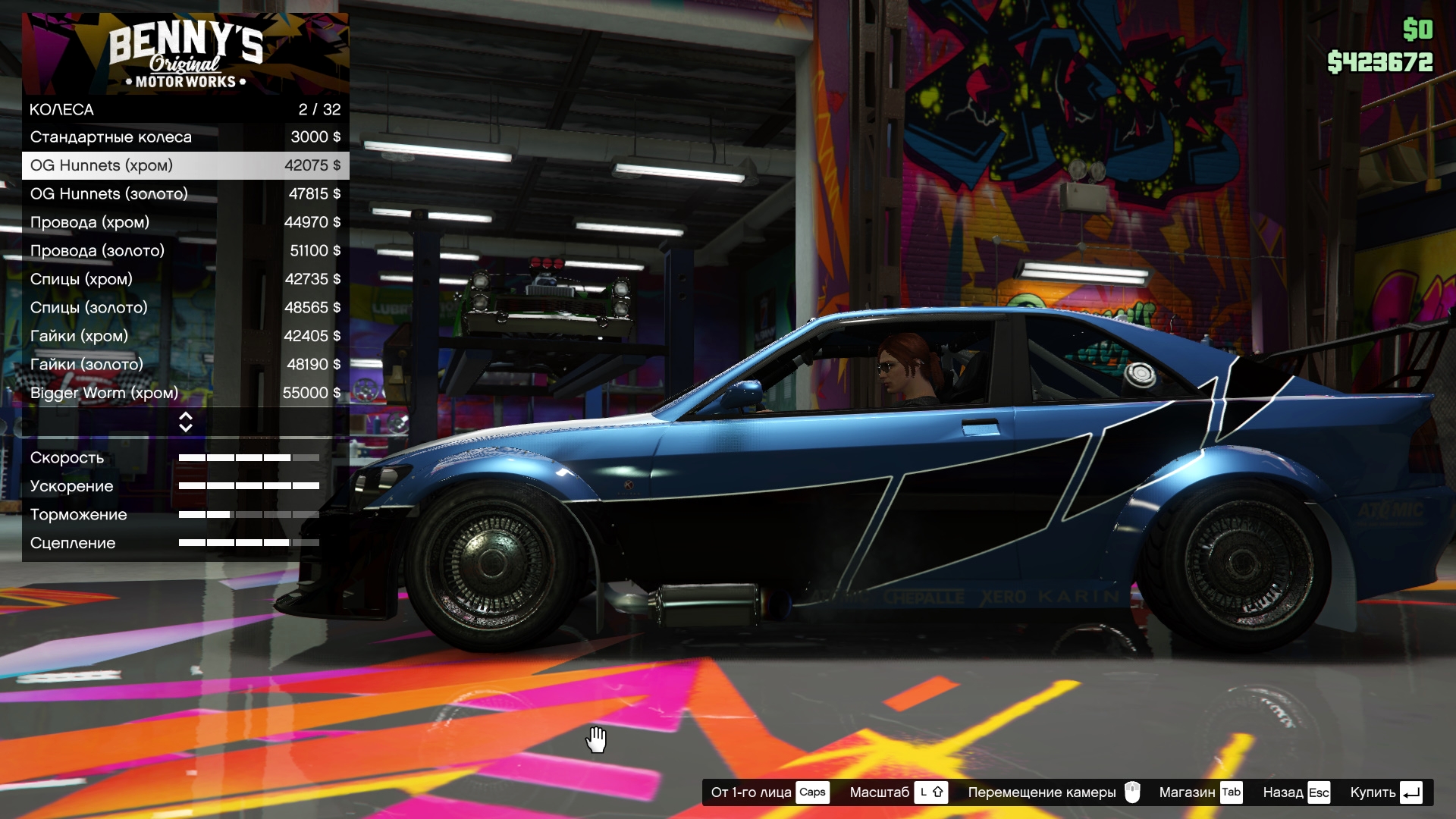Activate the Масштаб zoom prompt
The width and height of the screenshot is (1456, 819).
pos(898,792)
